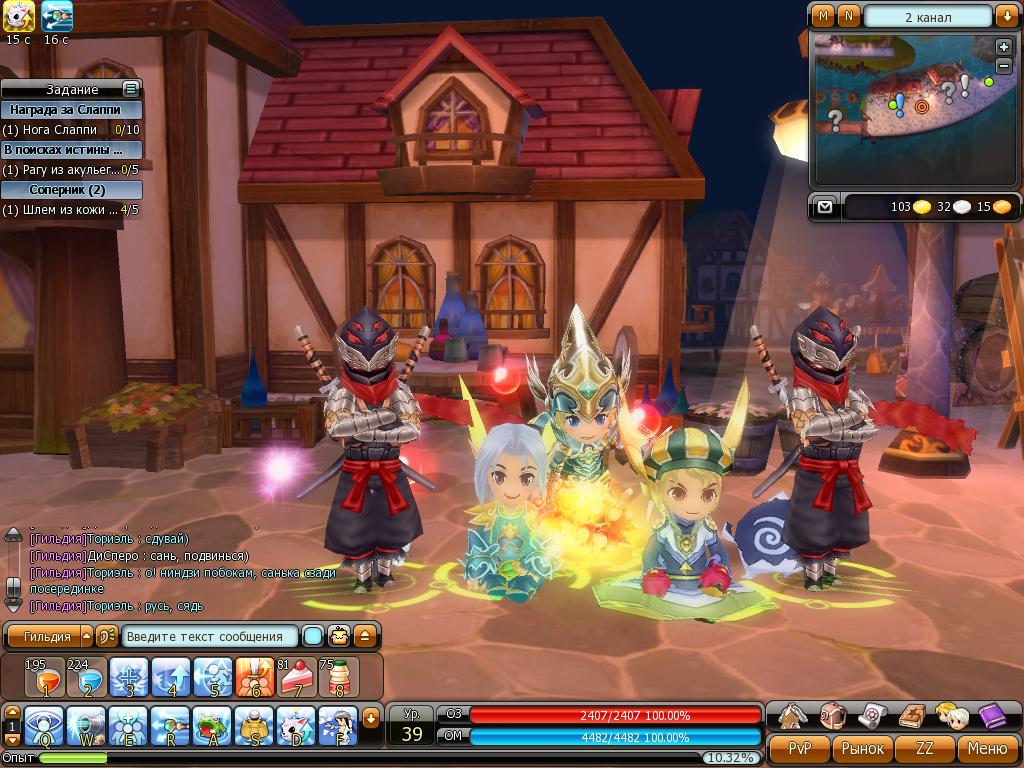Viewport: 1024px width, 768px height.
Task: Click the N button above the minimap
Action: click(848, 16)
